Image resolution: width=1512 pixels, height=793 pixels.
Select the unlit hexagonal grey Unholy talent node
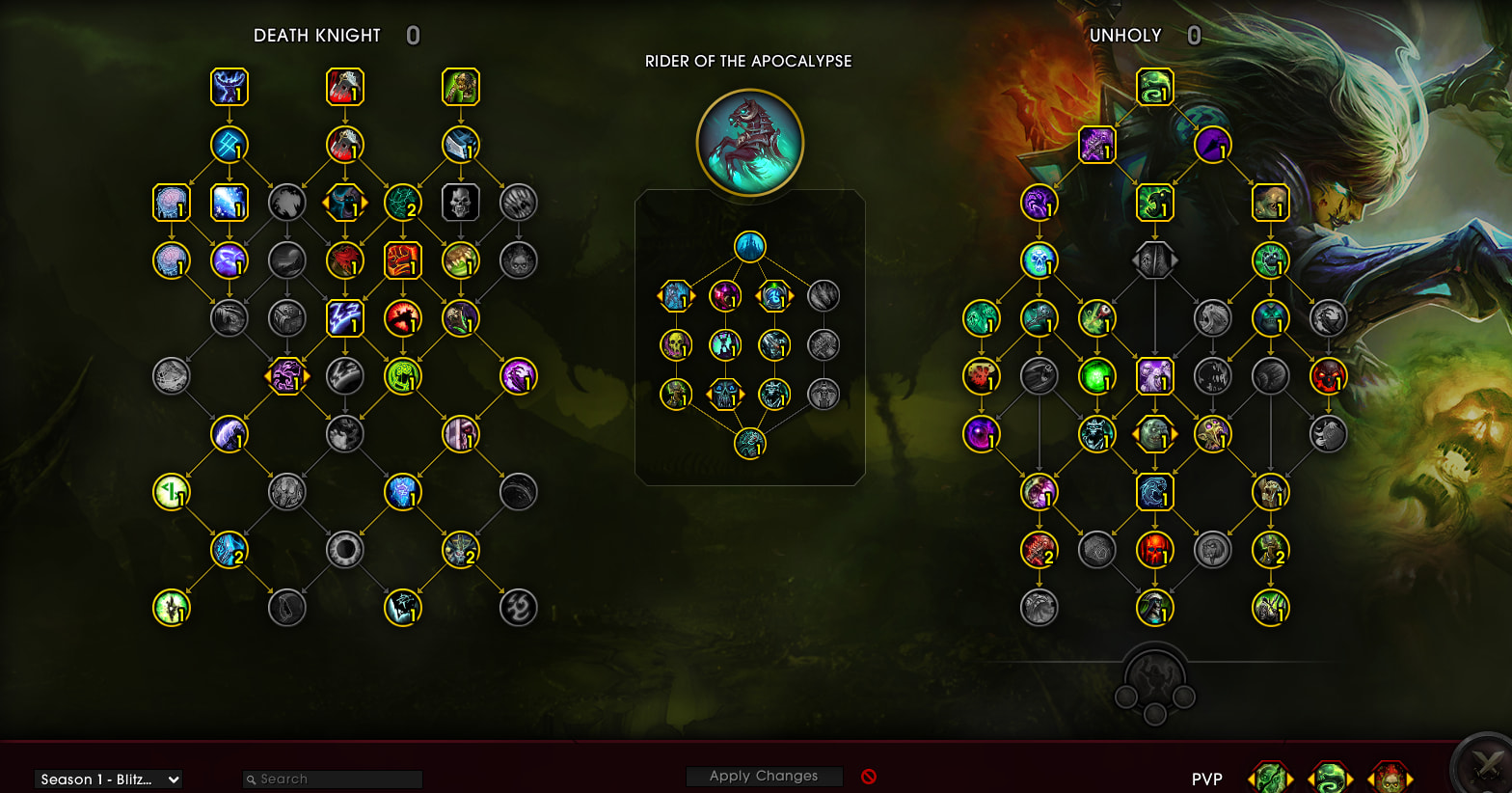1154,260
